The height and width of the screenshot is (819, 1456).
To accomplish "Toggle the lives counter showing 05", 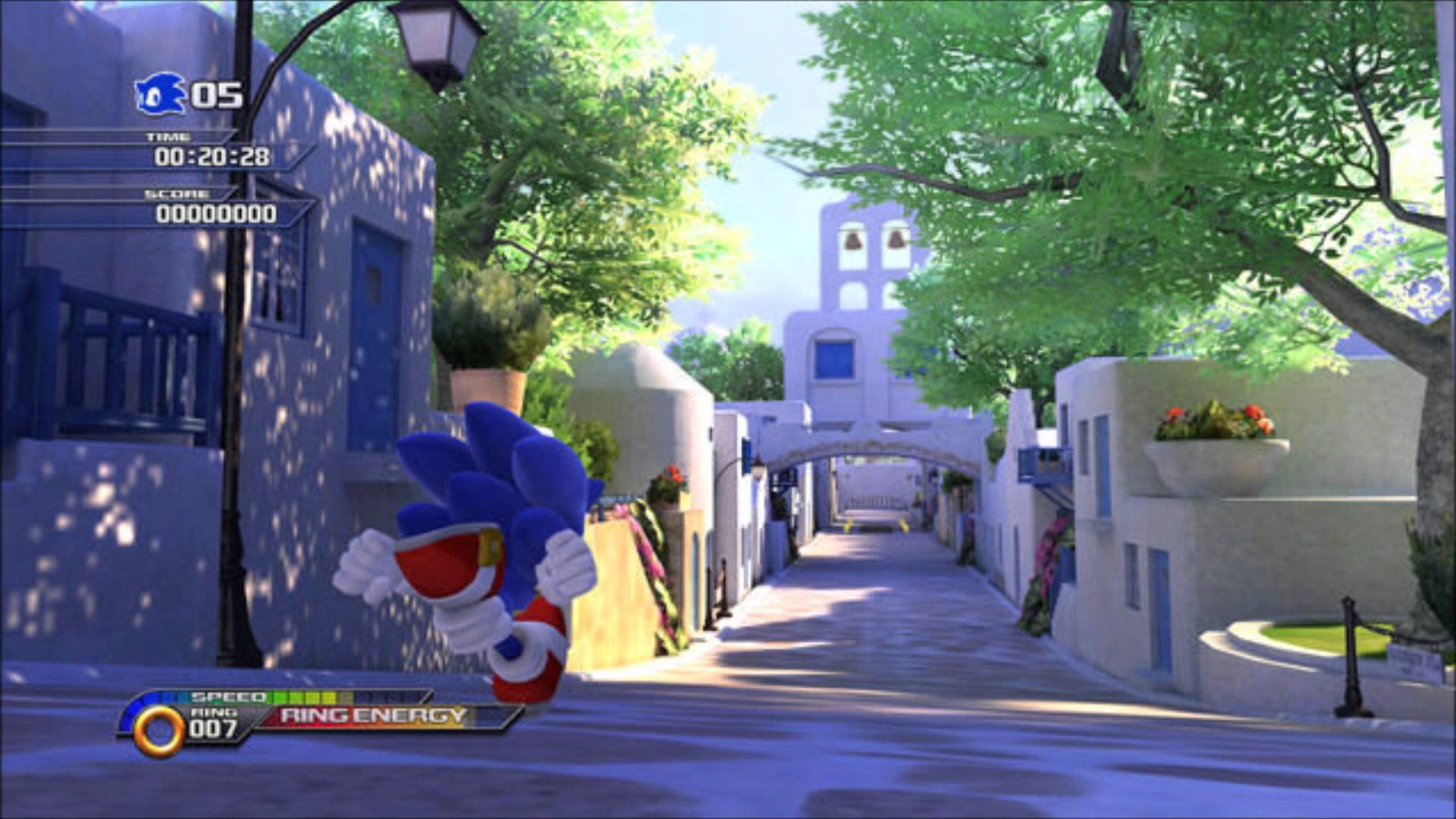I will point(216,95).
